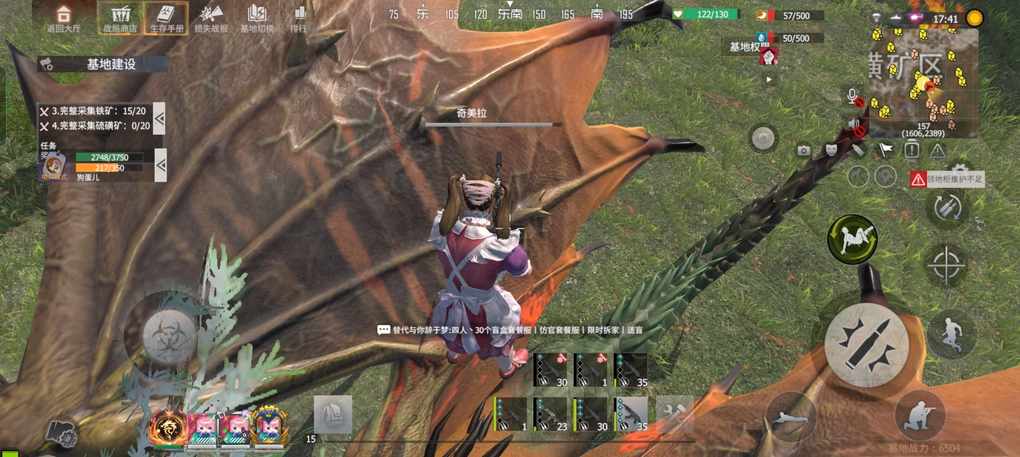This screenshot has width=1020, height=457.
Task: Toggle the muted speaker icon
Action: 854,124
